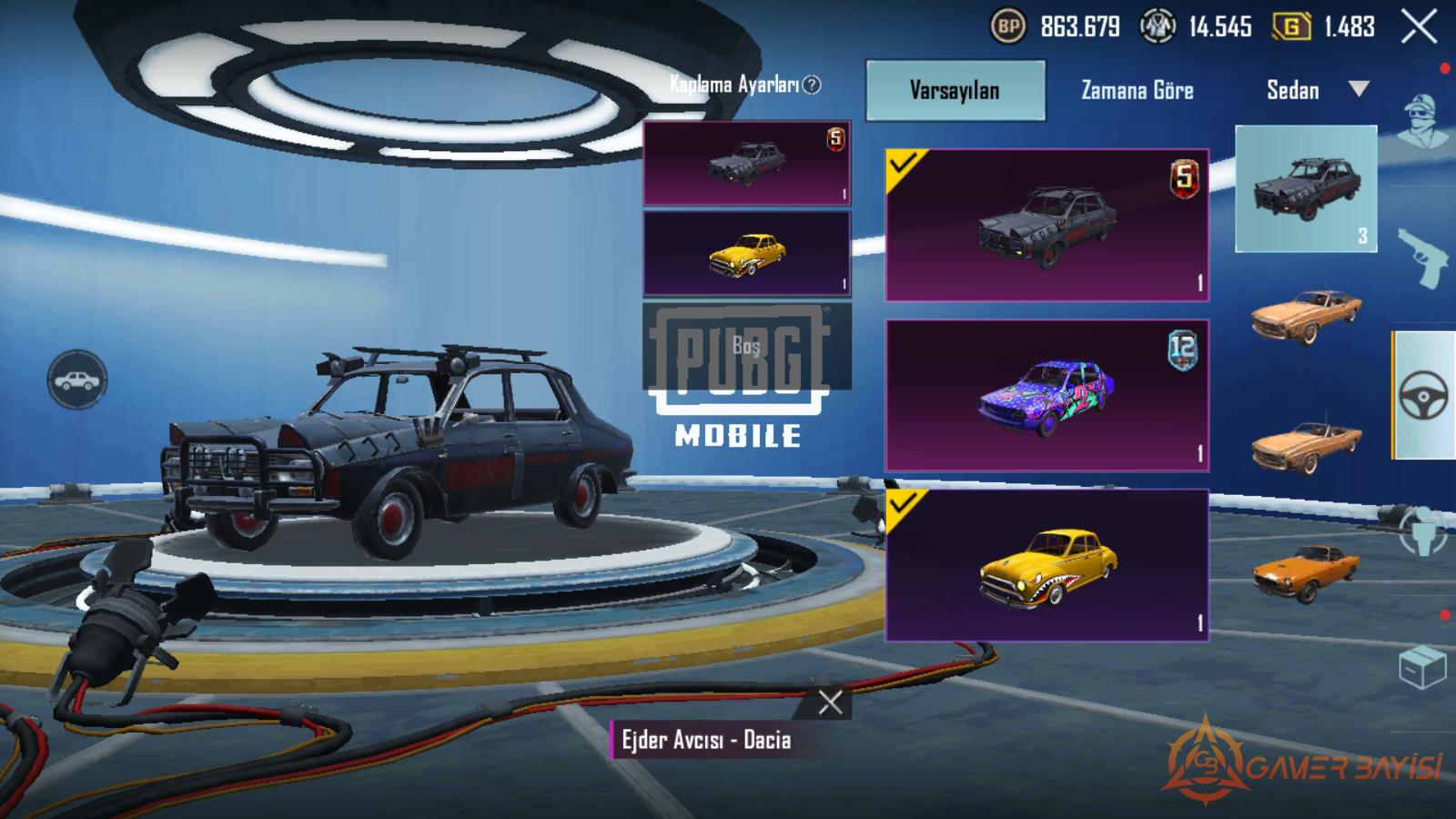Dismiss the Ejder Avcısı - Dacia name label
Viewport: 1456px width, 819px height.
click(x=830, y=703)
